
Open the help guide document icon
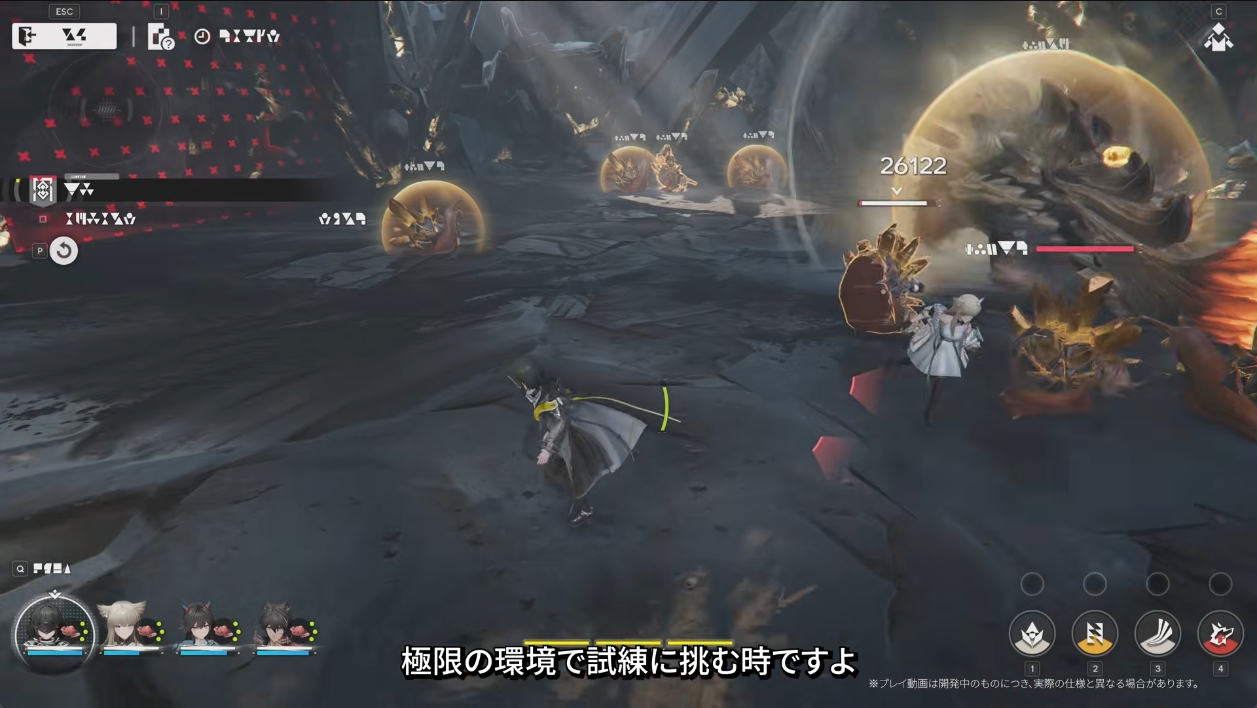pyautogui.click(x=160, y=37)
